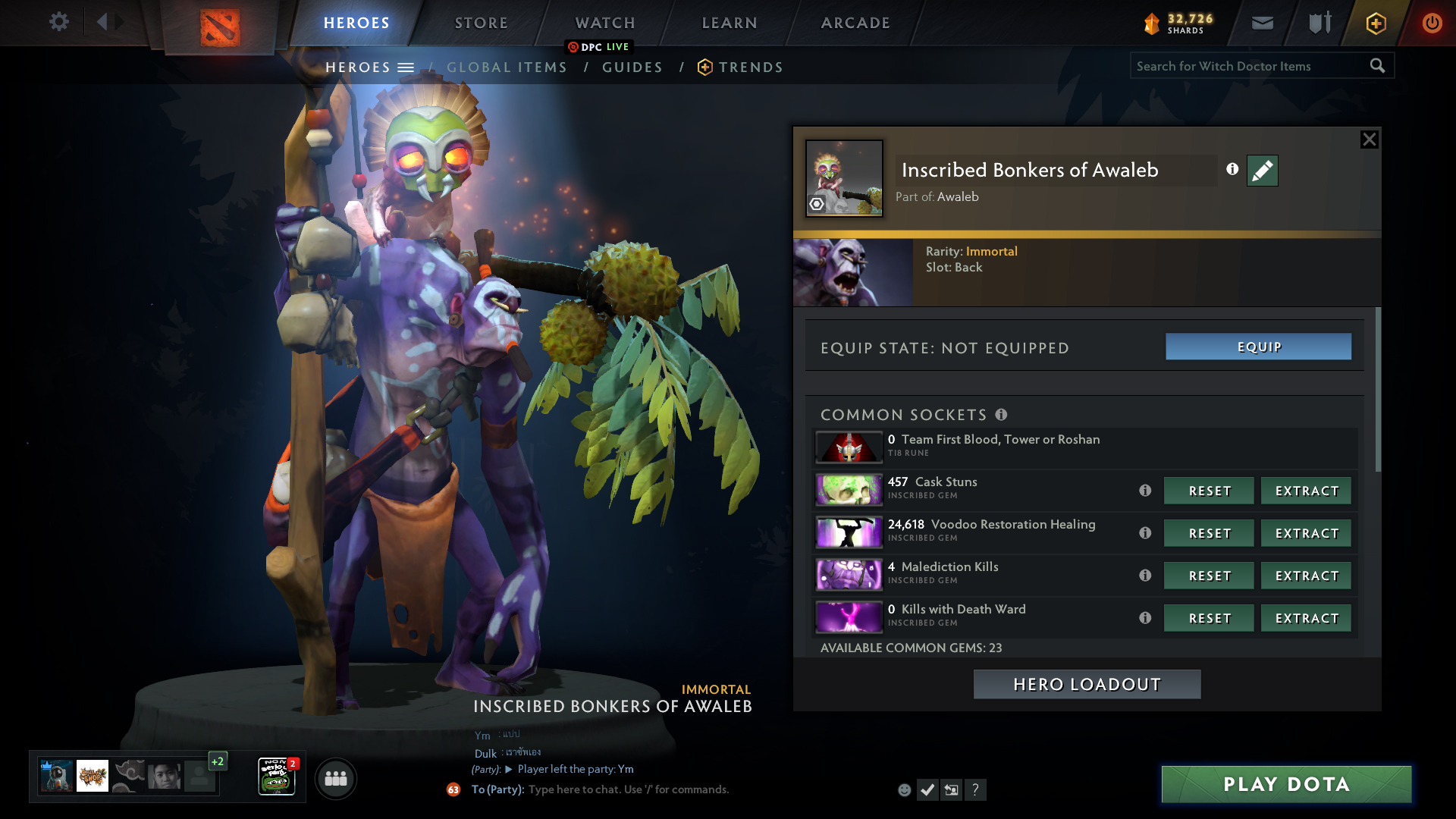The width and height of the screenshot is (1456, 819).
Task: Open the Hero Loadout
Action: click(x=1087, y=685)
